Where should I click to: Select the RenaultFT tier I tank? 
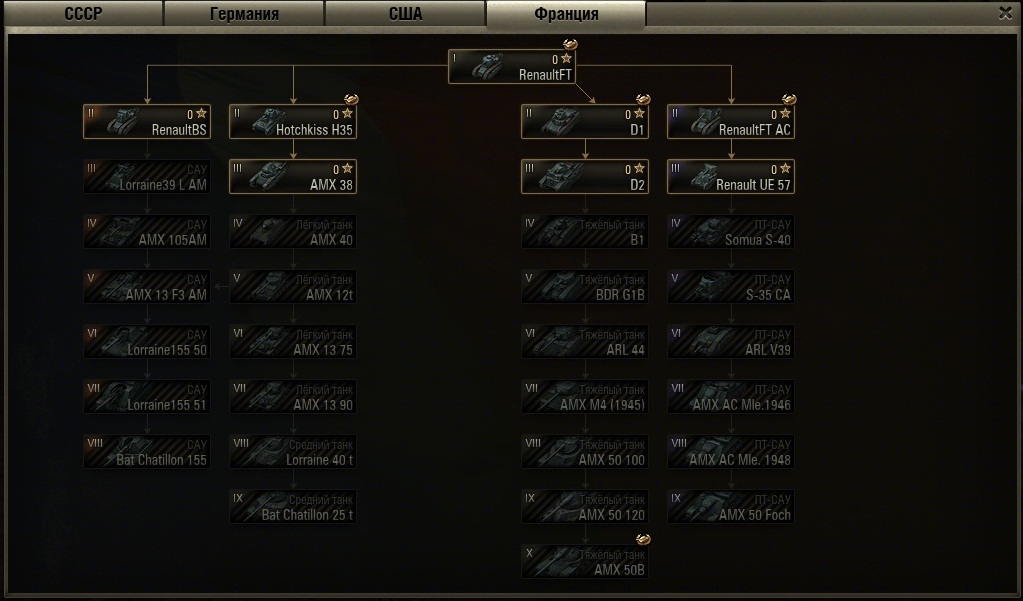click(512, 67)
